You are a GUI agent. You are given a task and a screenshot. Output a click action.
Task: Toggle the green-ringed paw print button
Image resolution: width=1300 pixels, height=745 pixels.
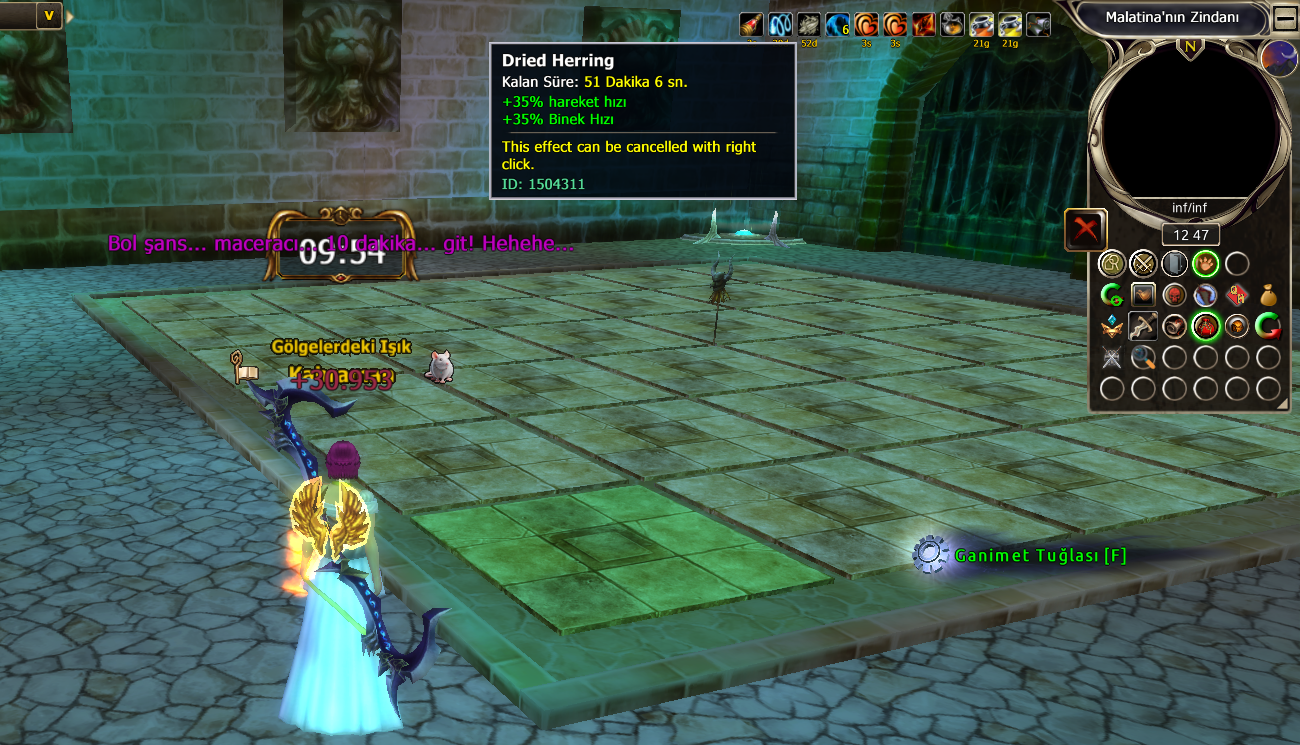pyautogui.click(x=1205, y=264)
